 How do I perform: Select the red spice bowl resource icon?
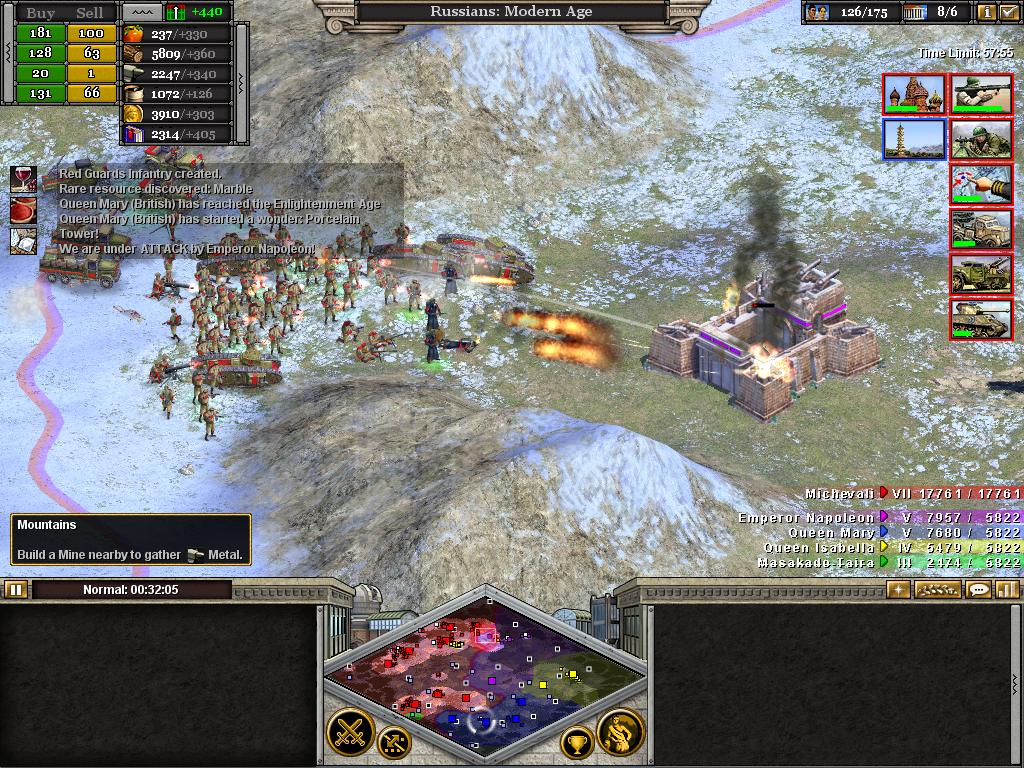[x=23, y=210]
